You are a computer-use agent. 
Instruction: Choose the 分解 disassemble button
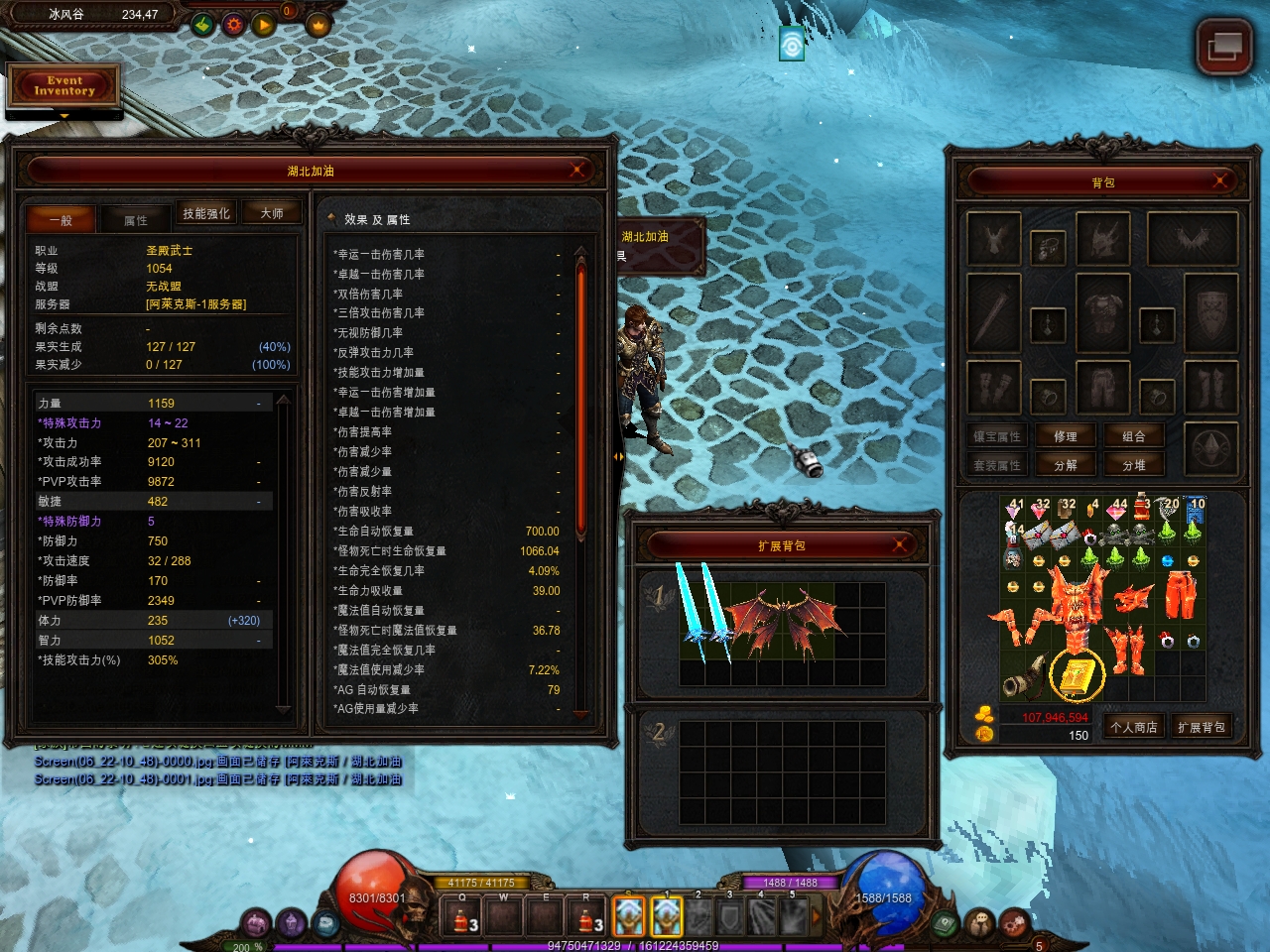click(x=1065, y=465)
